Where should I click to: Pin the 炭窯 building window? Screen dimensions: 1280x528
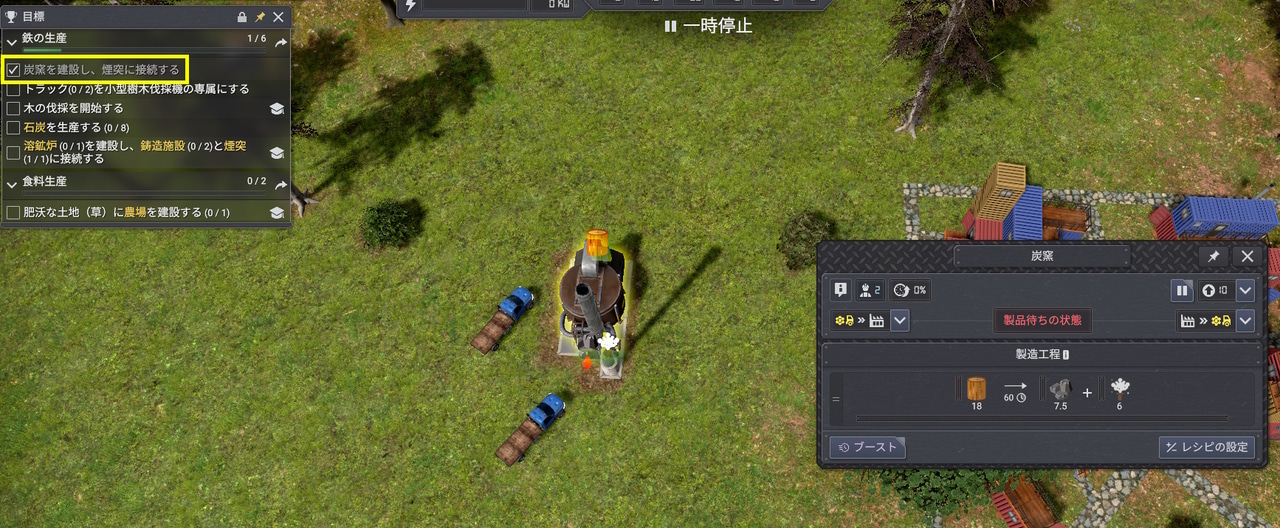tap(1213, 256)
